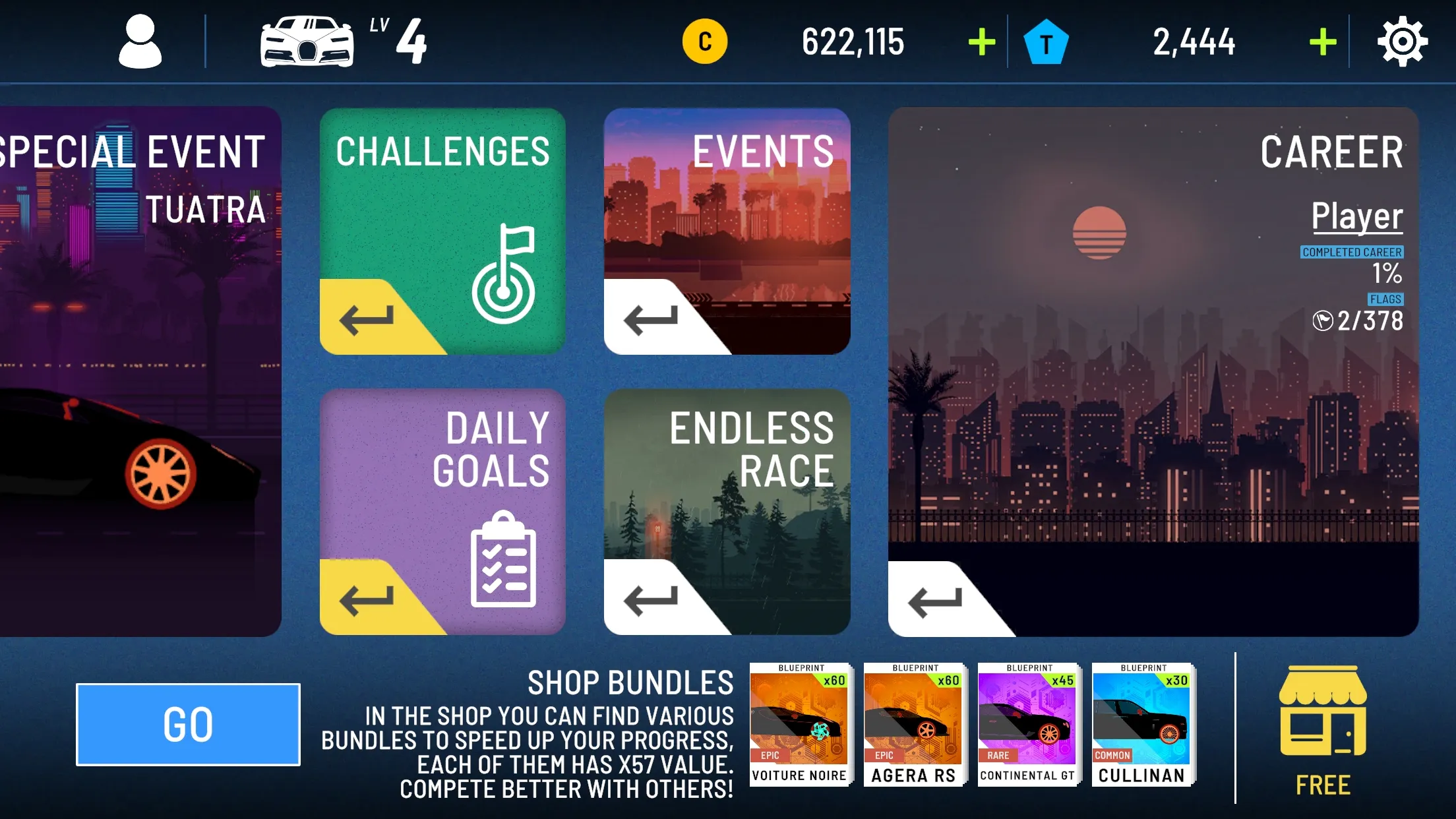The height and width of the screenshot is (819, 1456).
Task: Expand the Challenges card corner arrow
Action: pos(365,318)
